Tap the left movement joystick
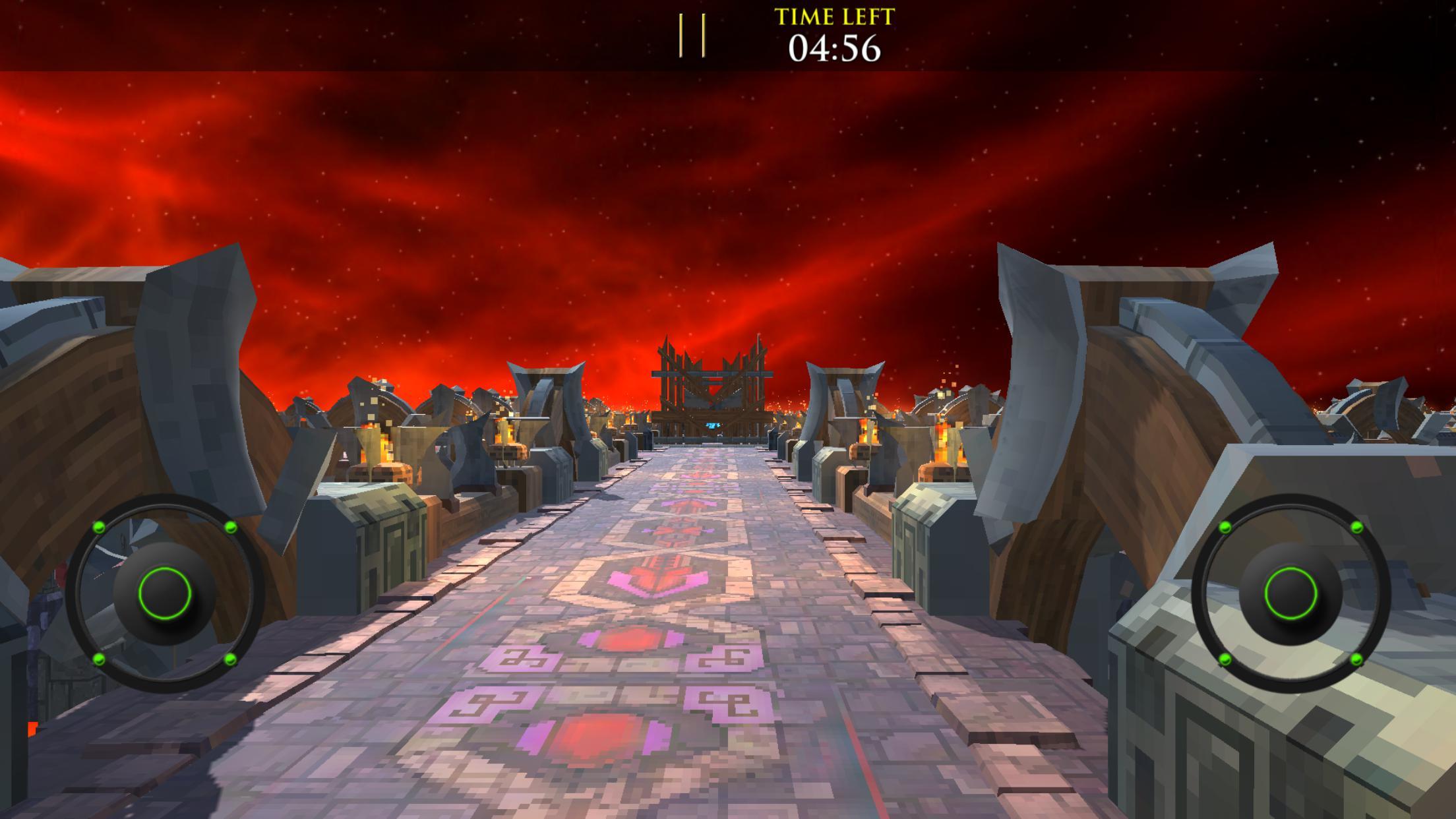The image size is (1456, 819). (x=165, y=593)
